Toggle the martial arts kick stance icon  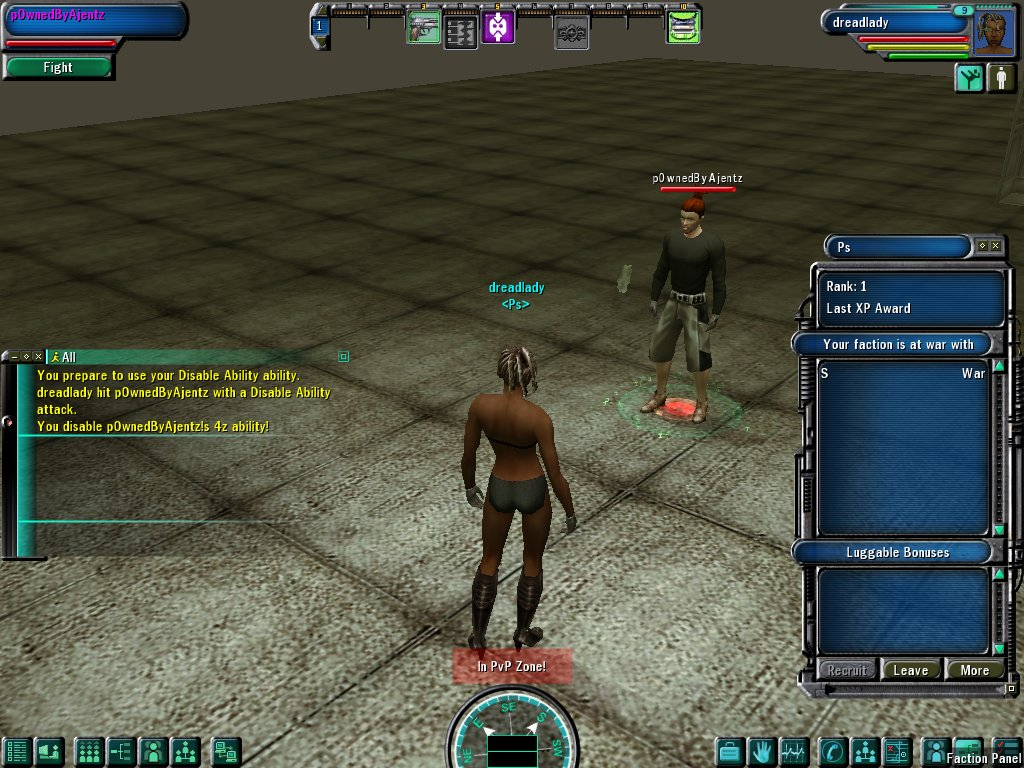coord(969,78)
